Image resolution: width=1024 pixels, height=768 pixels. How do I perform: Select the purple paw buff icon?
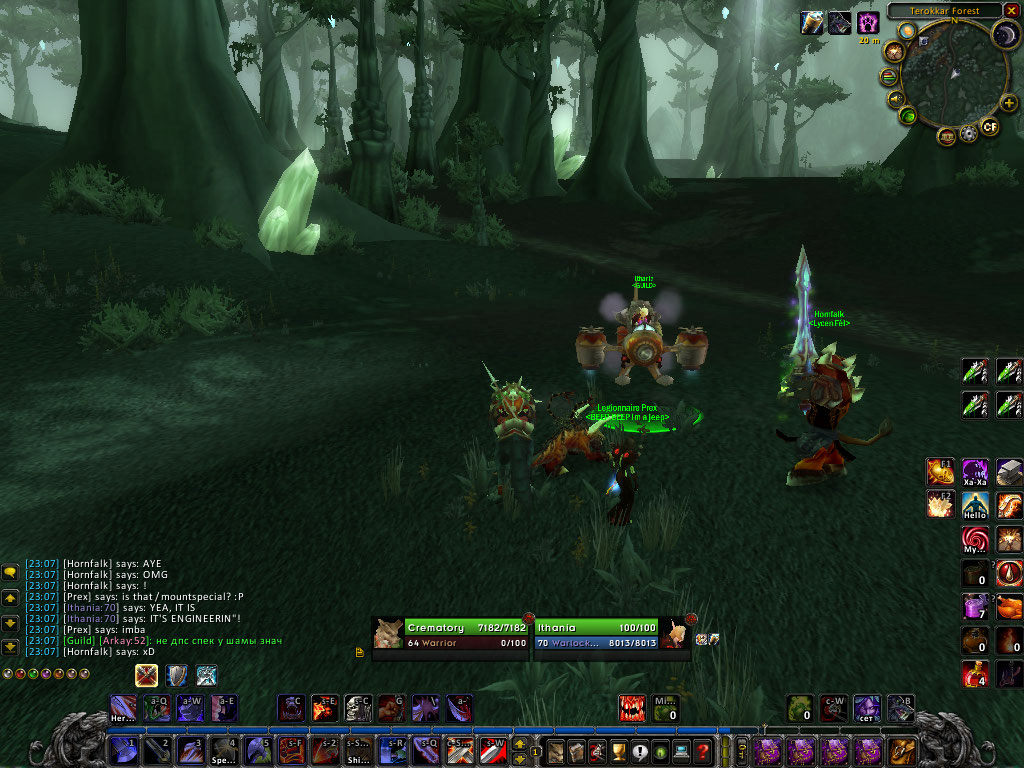click(868, 22)
